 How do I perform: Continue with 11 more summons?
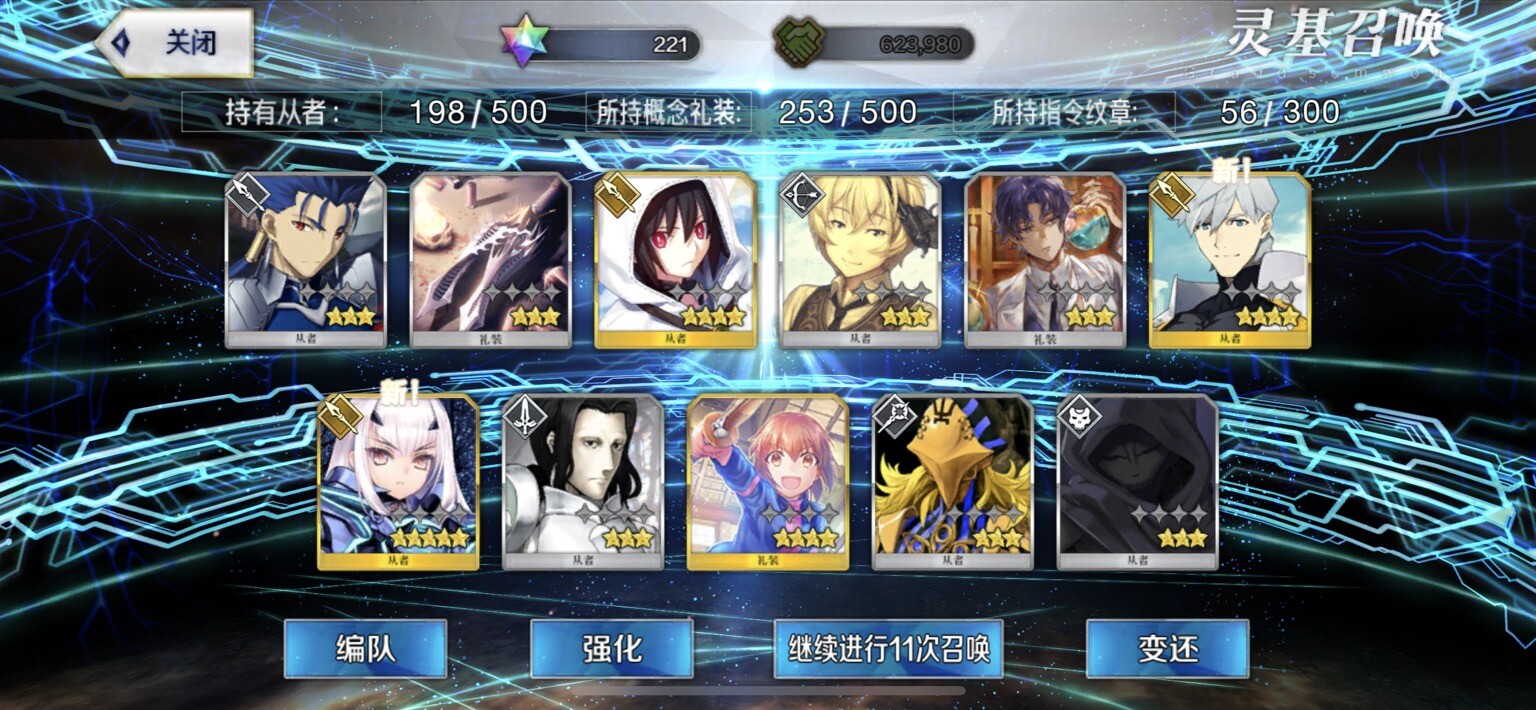888,648
